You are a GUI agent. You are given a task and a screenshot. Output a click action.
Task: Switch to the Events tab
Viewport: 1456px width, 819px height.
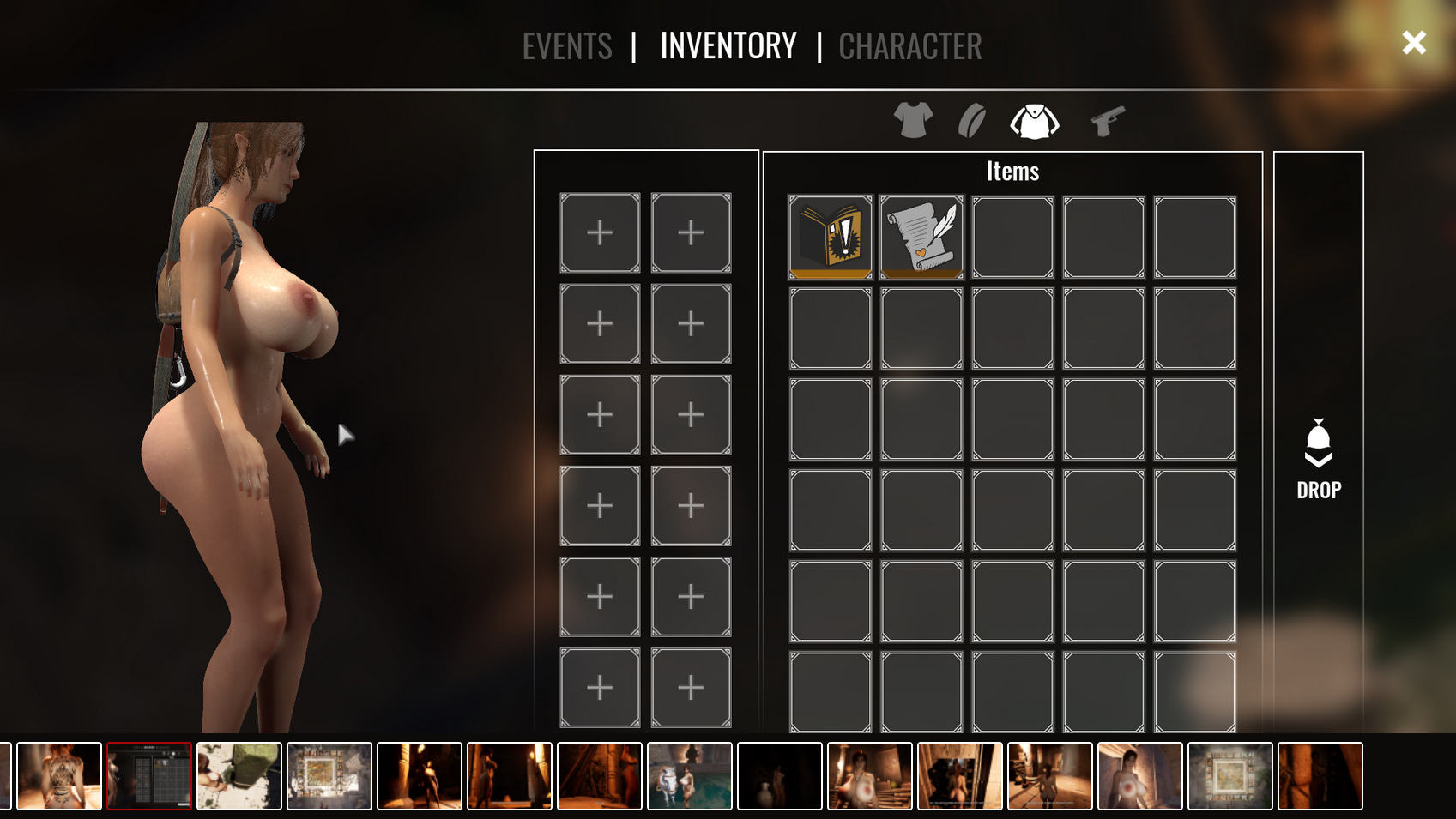[567, 46]
